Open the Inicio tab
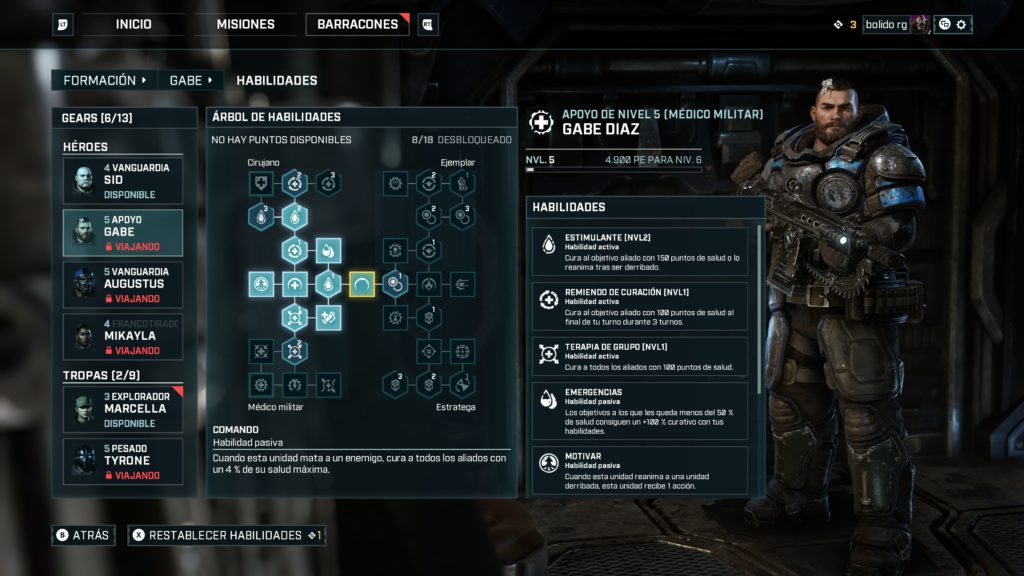The image size is (1024, 576). 133,24
